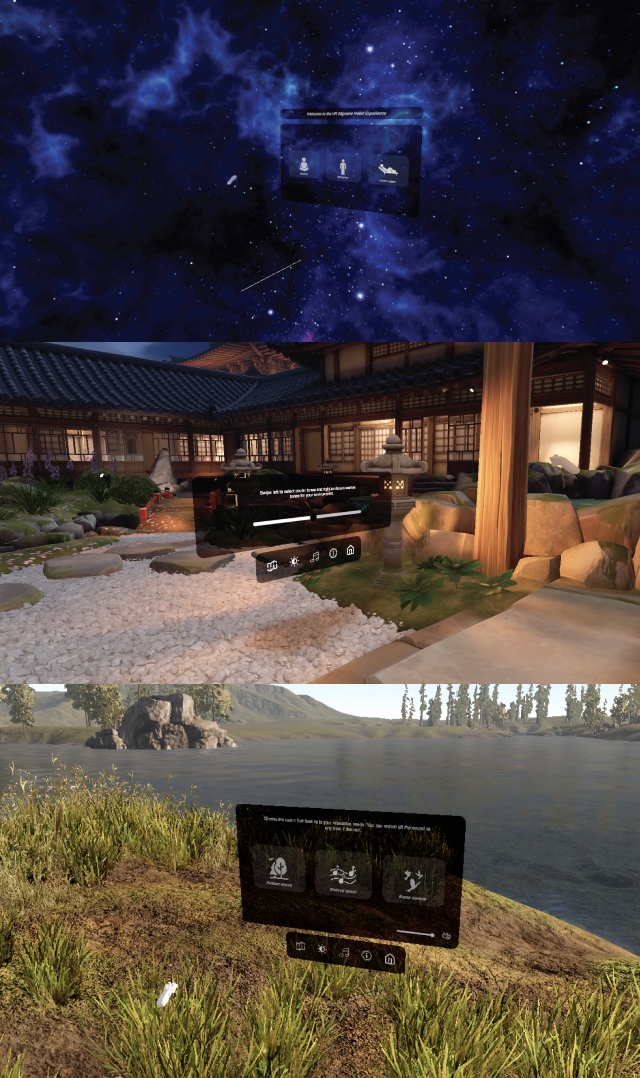Click the small icon beside the lakeside volume slider
Image resolution: width=640 pixels, height=1078 pixels.
pyautogui.click(x=446, y=936)
